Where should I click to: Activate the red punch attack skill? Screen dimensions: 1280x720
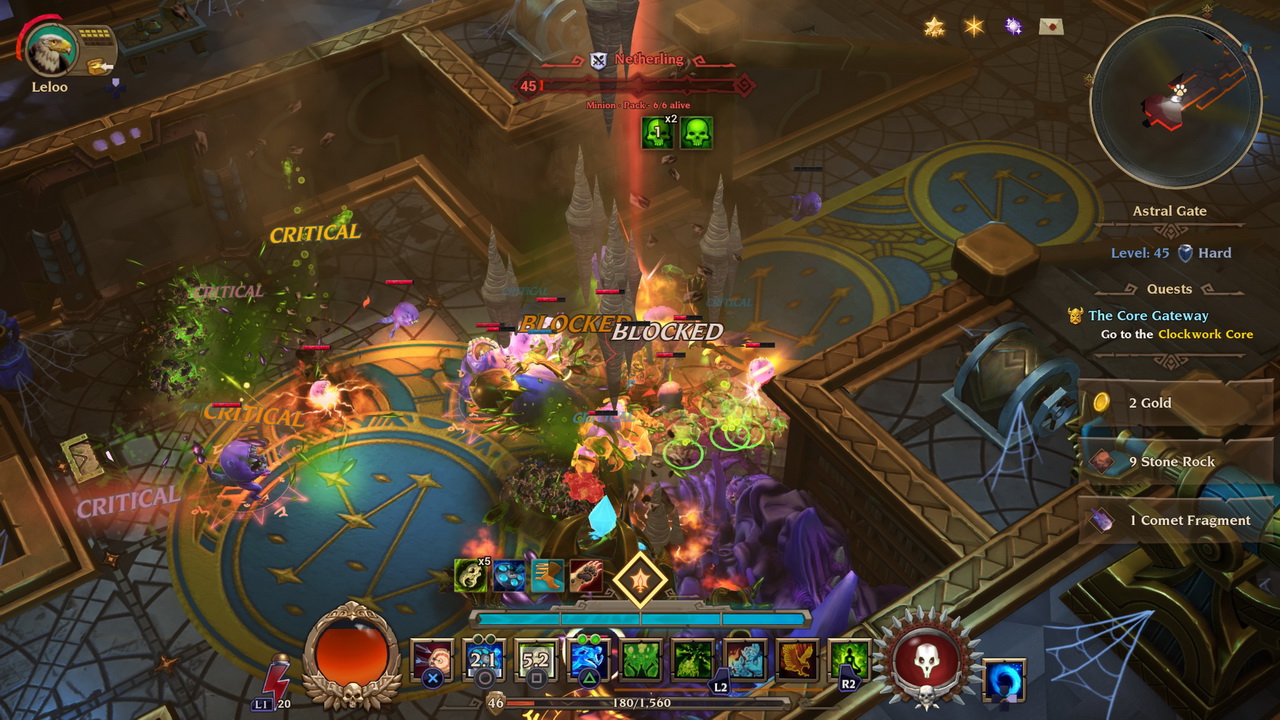pos(432,660)
